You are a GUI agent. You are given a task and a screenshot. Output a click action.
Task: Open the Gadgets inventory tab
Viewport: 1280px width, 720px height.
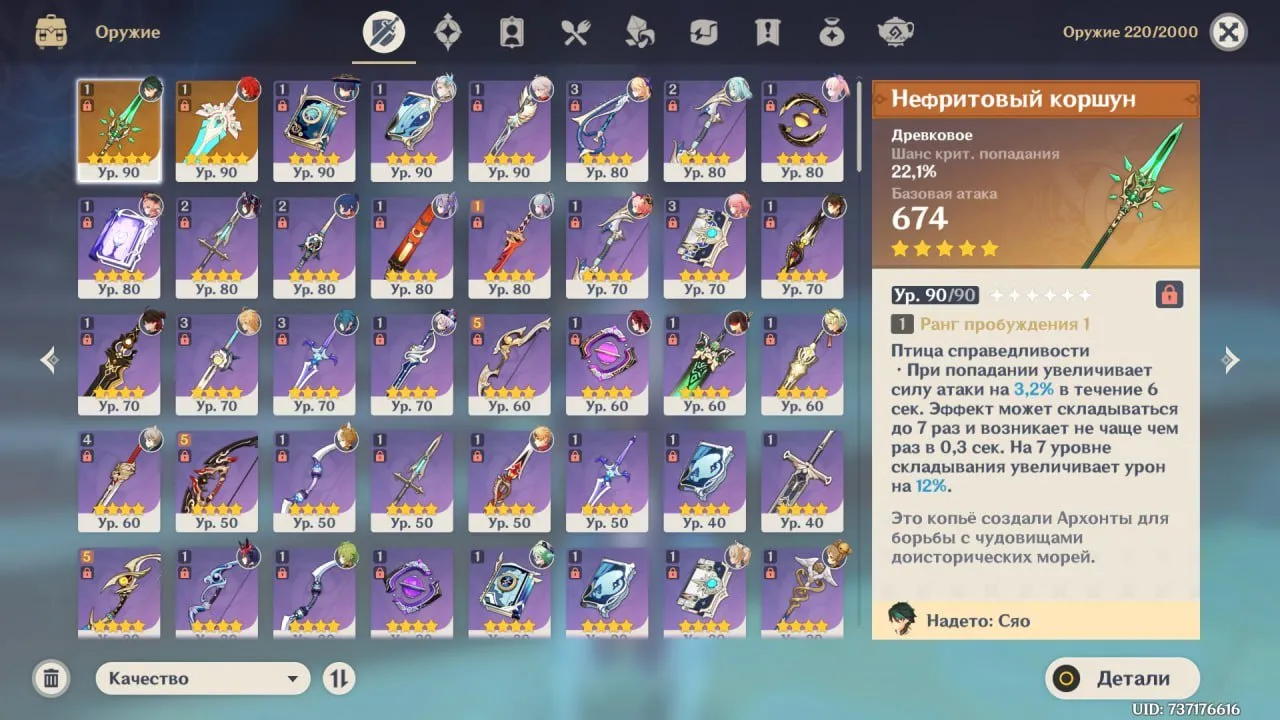click(703, 30)
